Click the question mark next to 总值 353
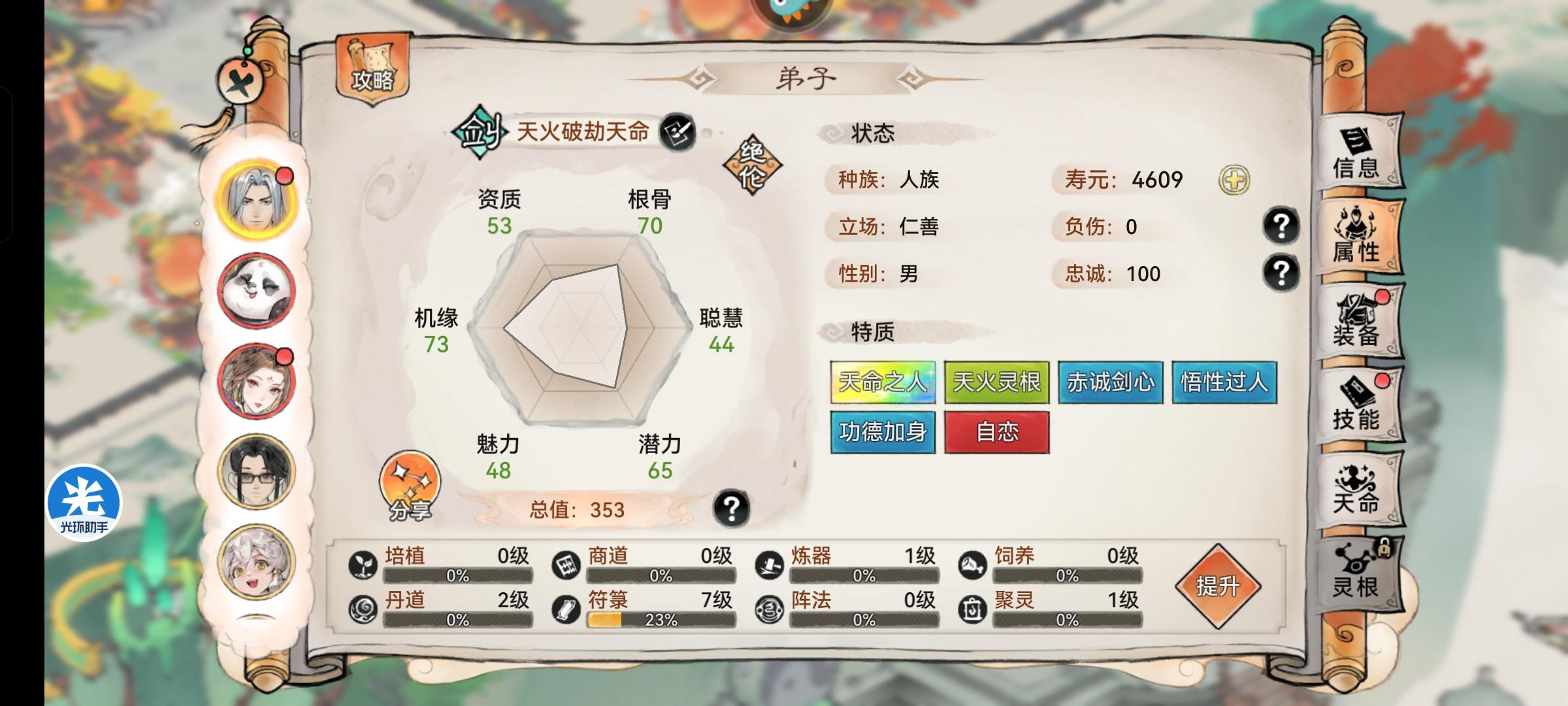The height and width of the screenshot is (706, 1568). (732, 507)
